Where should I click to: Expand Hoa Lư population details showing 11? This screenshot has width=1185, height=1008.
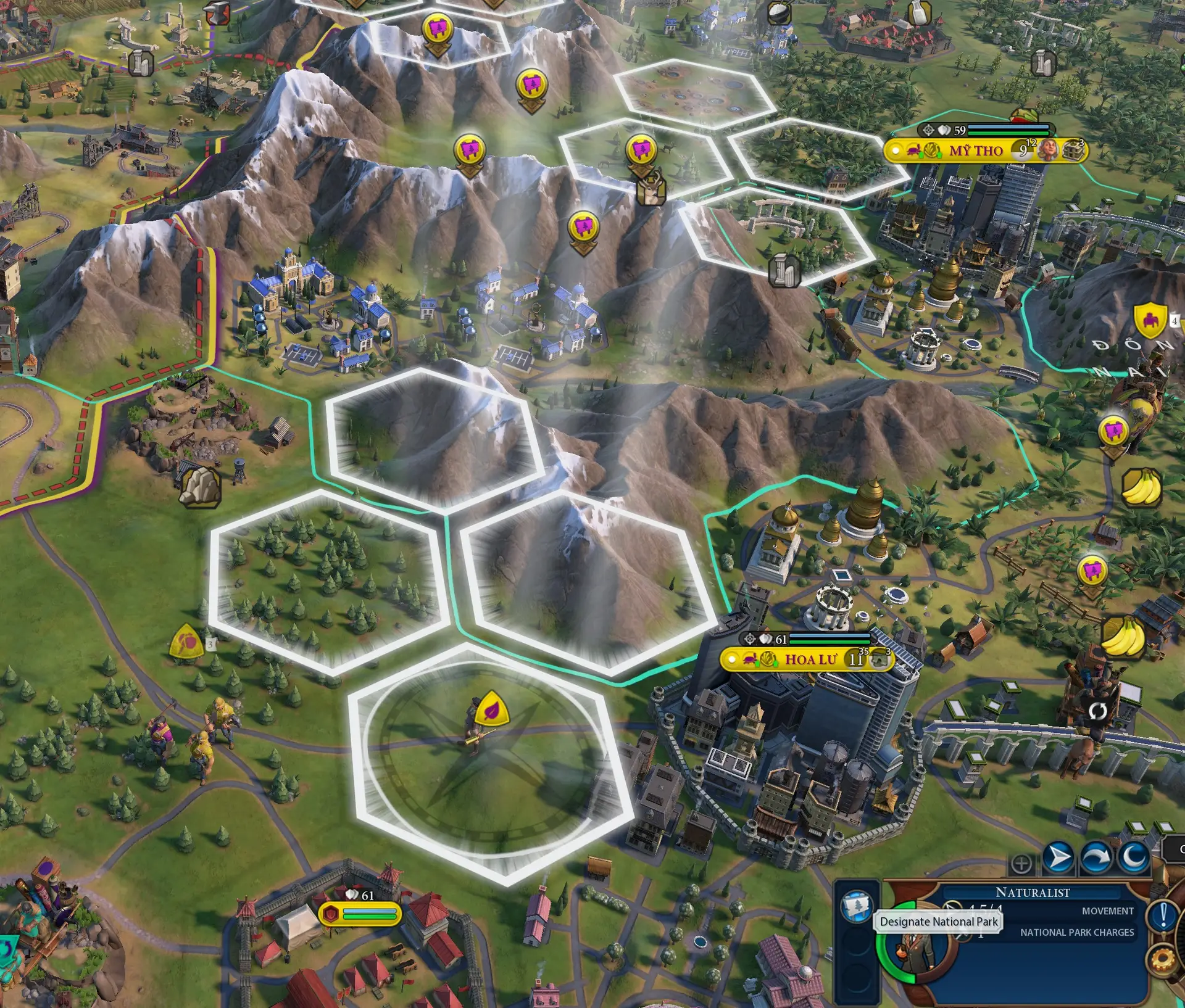(x=856, y=659)
